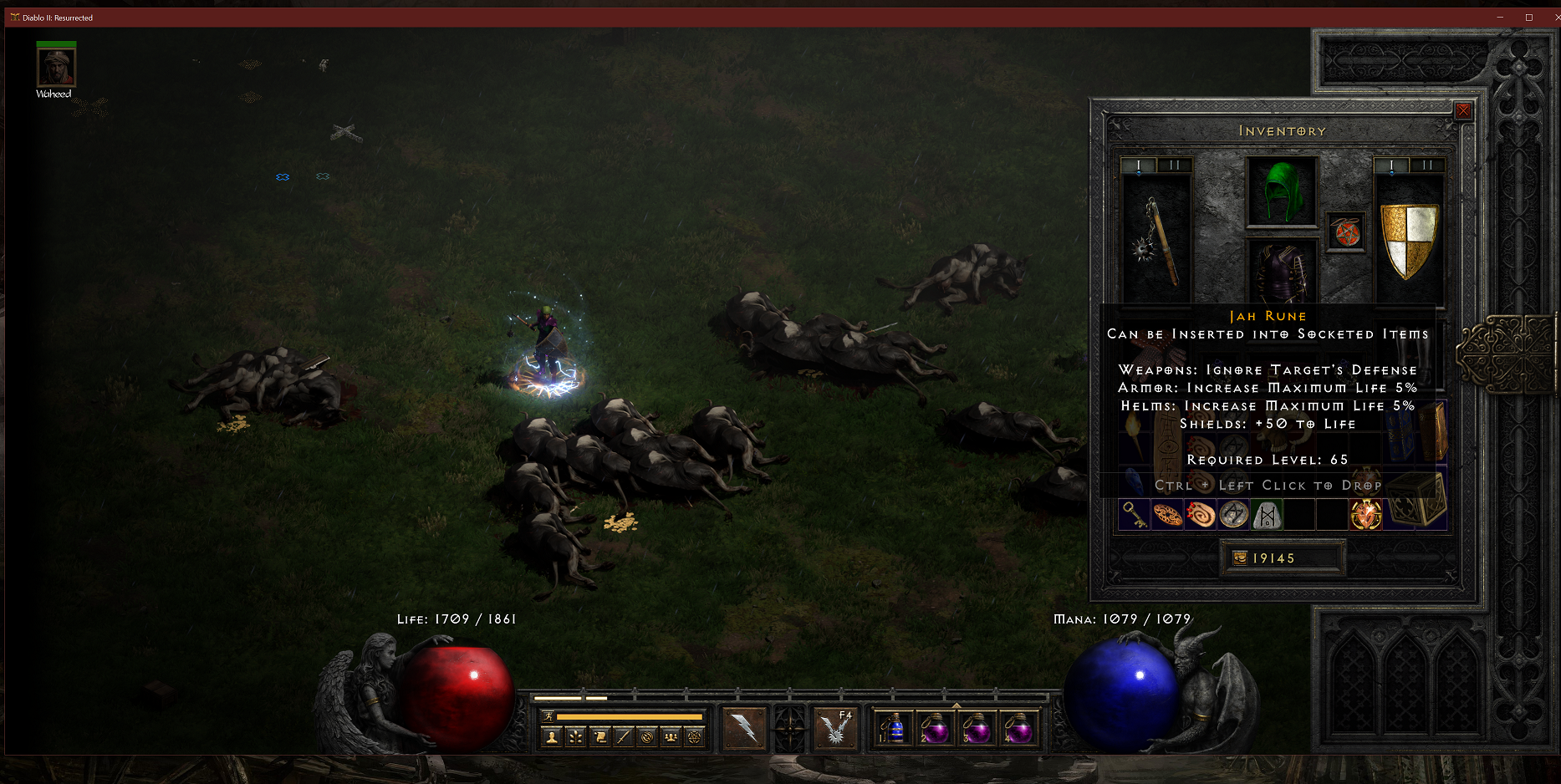Pick up the Jah Rune in inventory
1561x784 pixels.
(1267, 515)
